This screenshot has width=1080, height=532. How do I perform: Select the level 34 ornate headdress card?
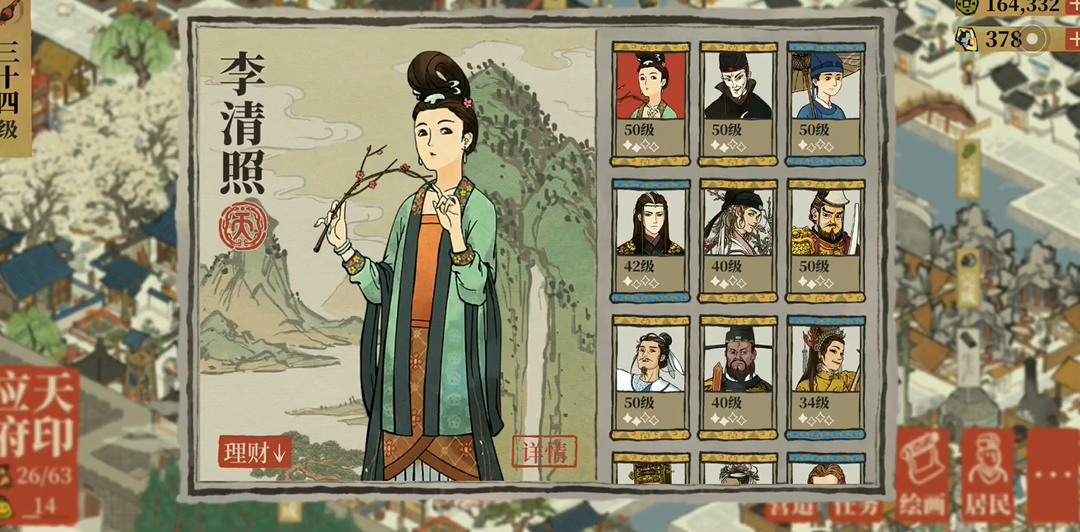pyautogui.click(x=826, y=375)
